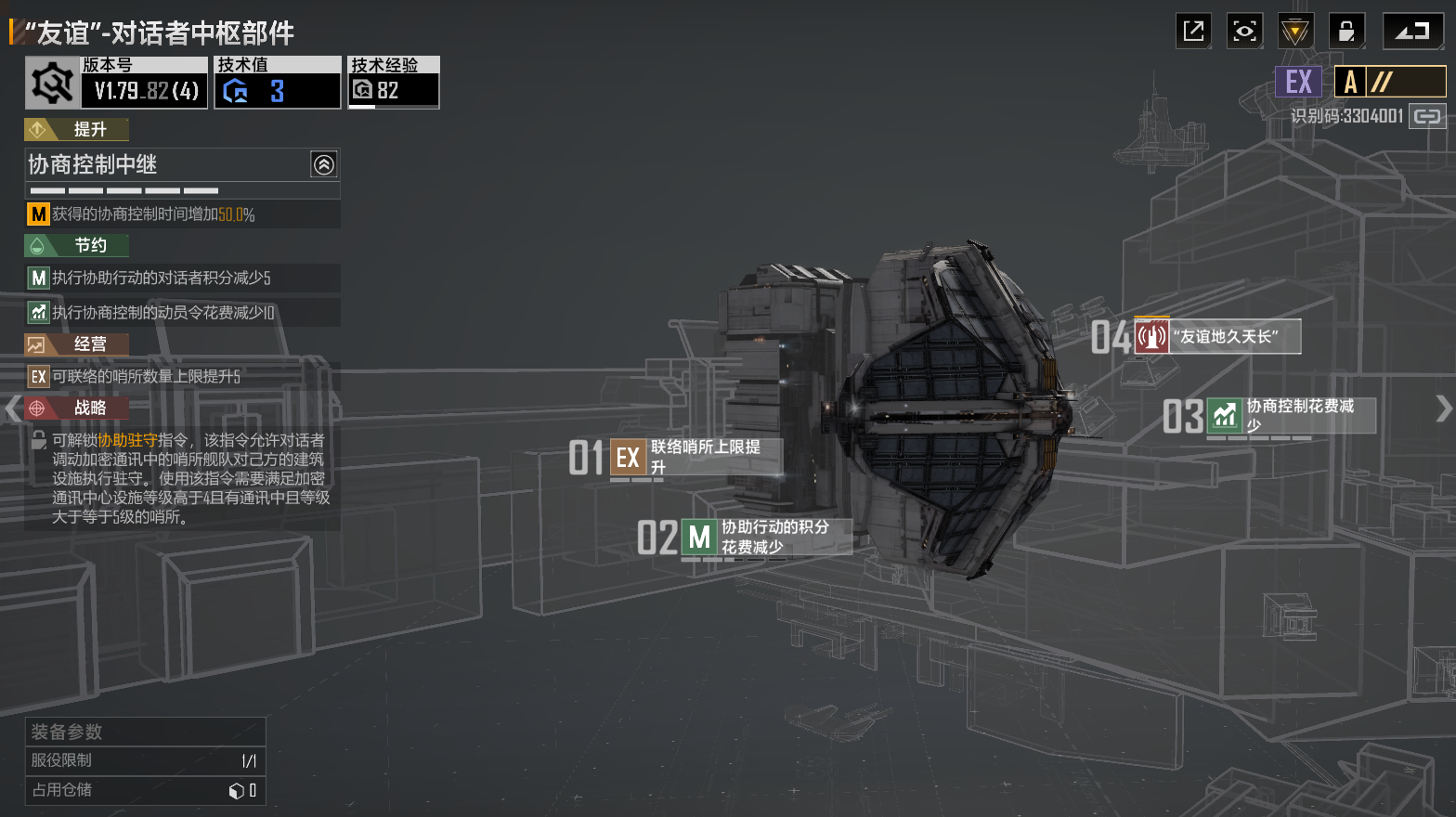1456x817 pixels.
Task: Select module 03 协商控制花费减少
Action: pyautogui.click(x=1291, y=415)
